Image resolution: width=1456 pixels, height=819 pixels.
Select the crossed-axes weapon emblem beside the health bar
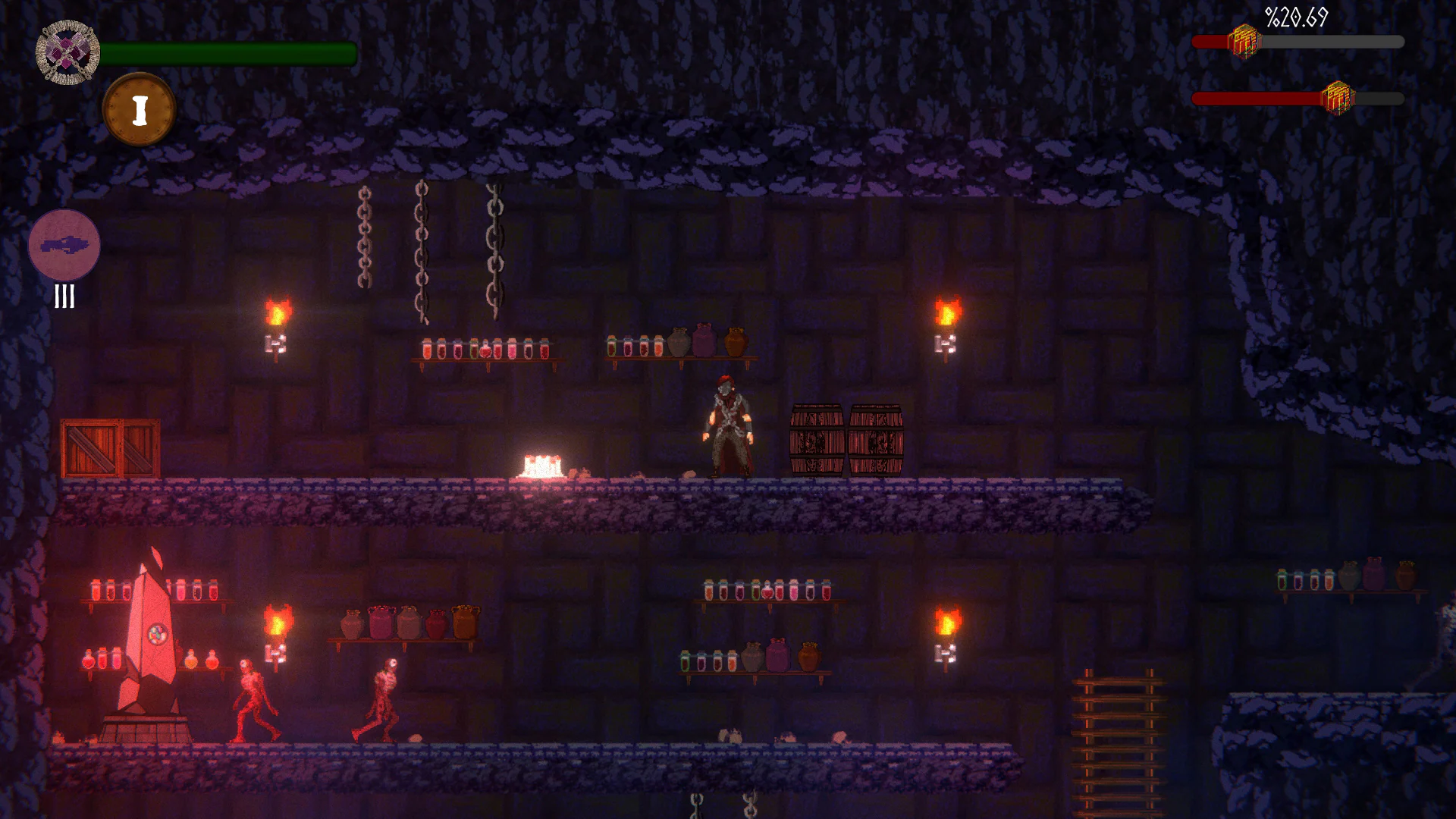tap(67, 52)
